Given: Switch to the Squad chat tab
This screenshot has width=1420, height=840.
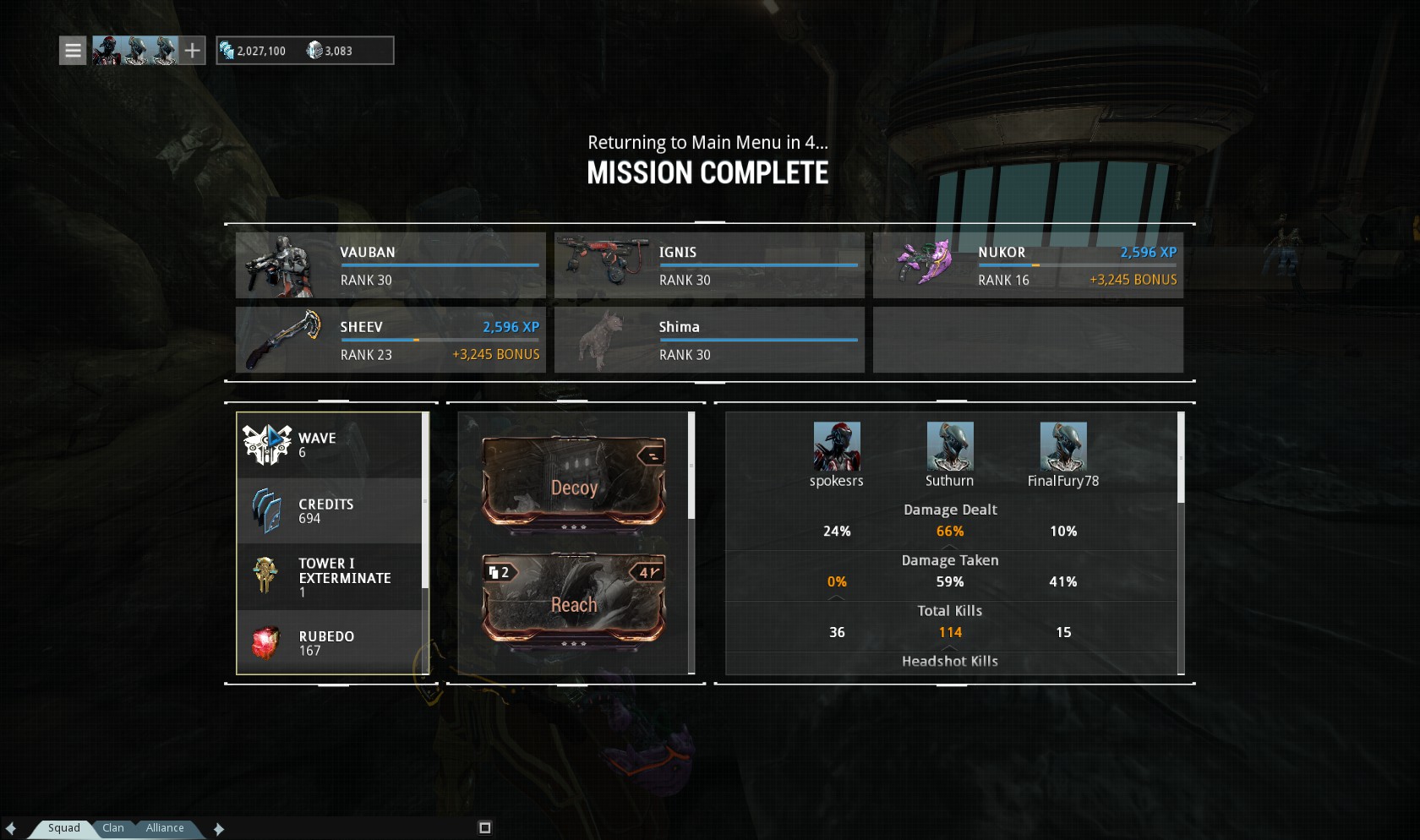Looking at the screenshot, I should 63,828.
